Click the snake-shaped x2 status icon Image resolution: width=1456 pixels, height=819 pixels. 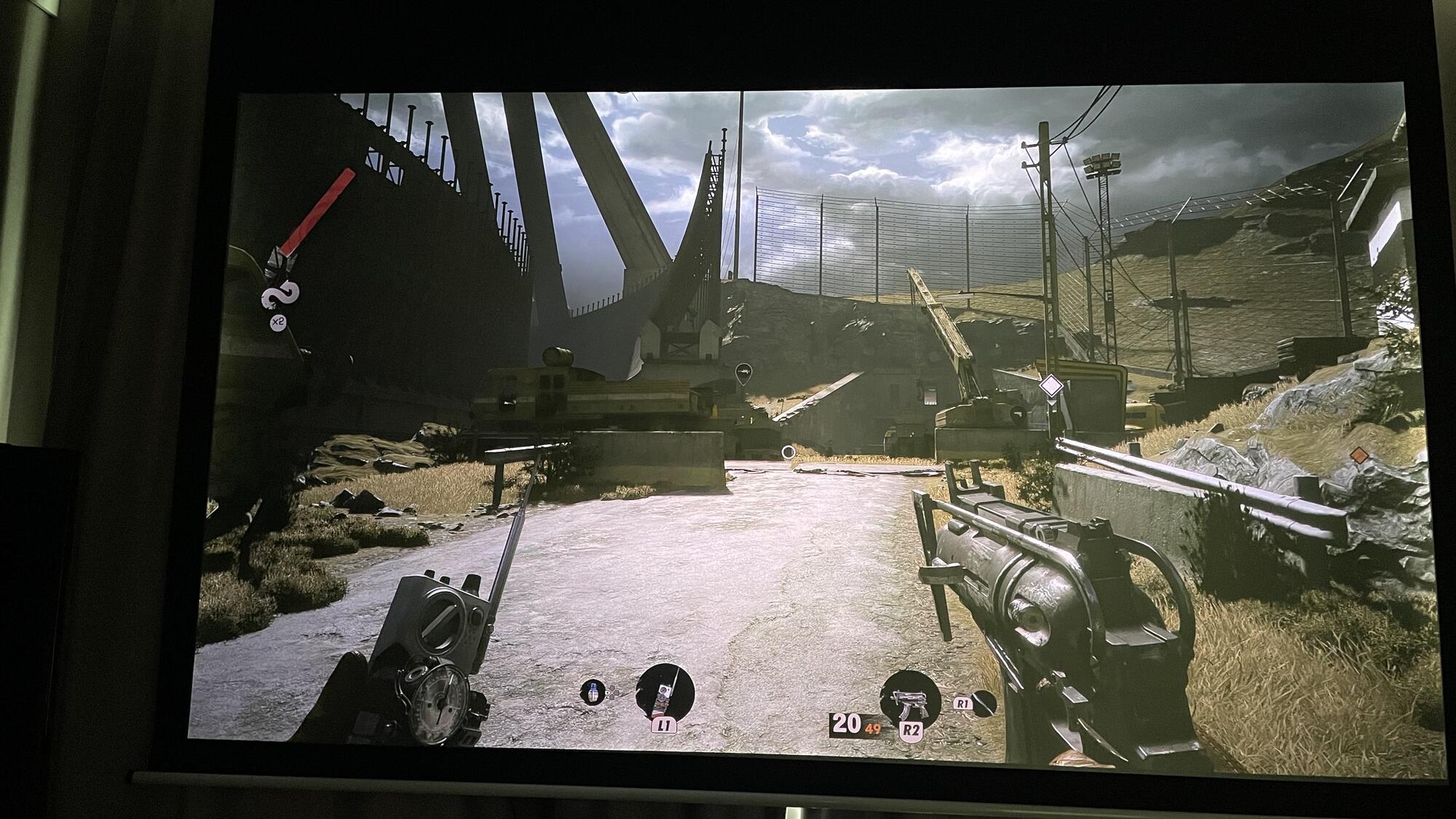(281, 297)
